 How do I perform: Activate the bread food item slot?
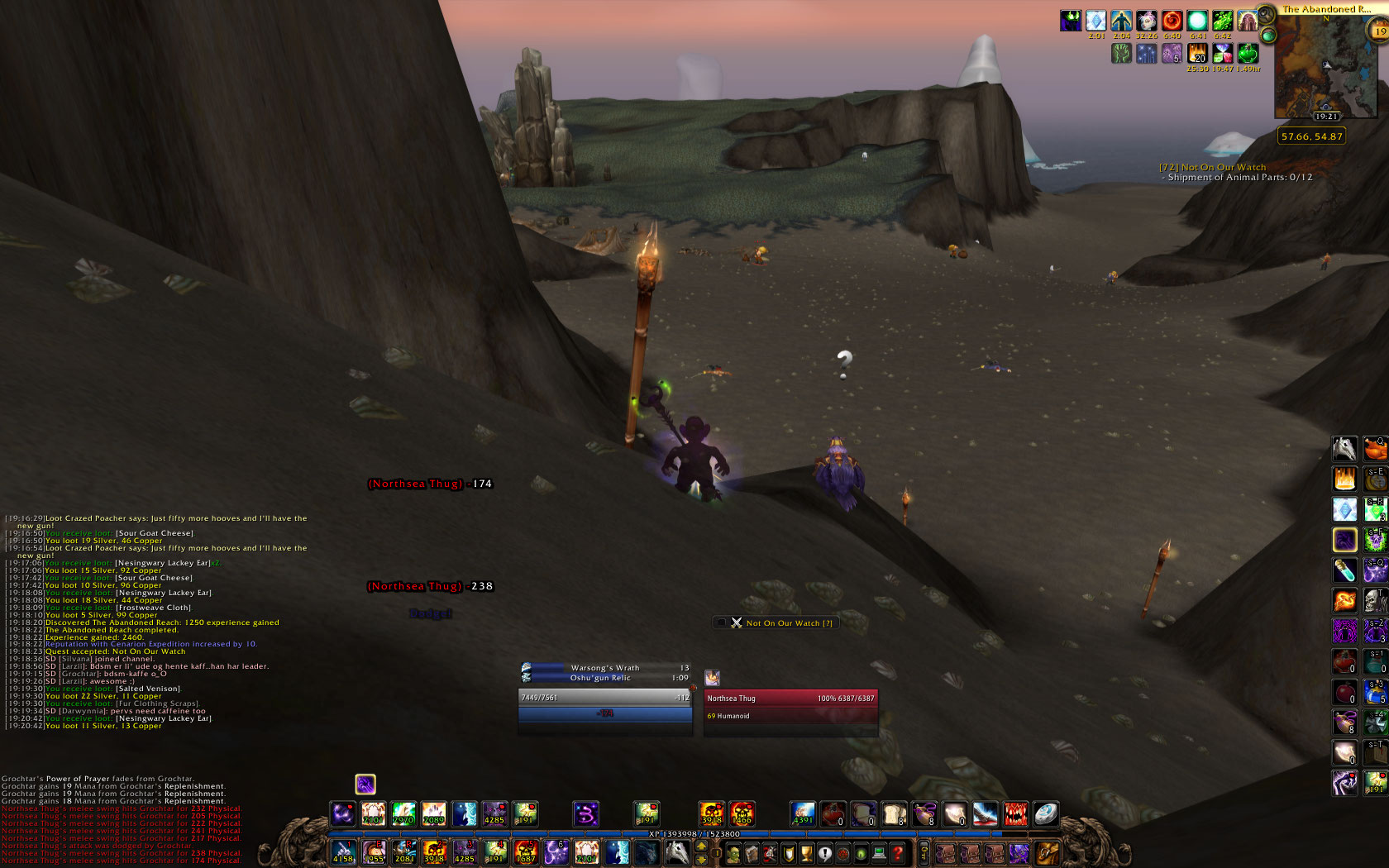pyautogui.click(x=894, y=814)
